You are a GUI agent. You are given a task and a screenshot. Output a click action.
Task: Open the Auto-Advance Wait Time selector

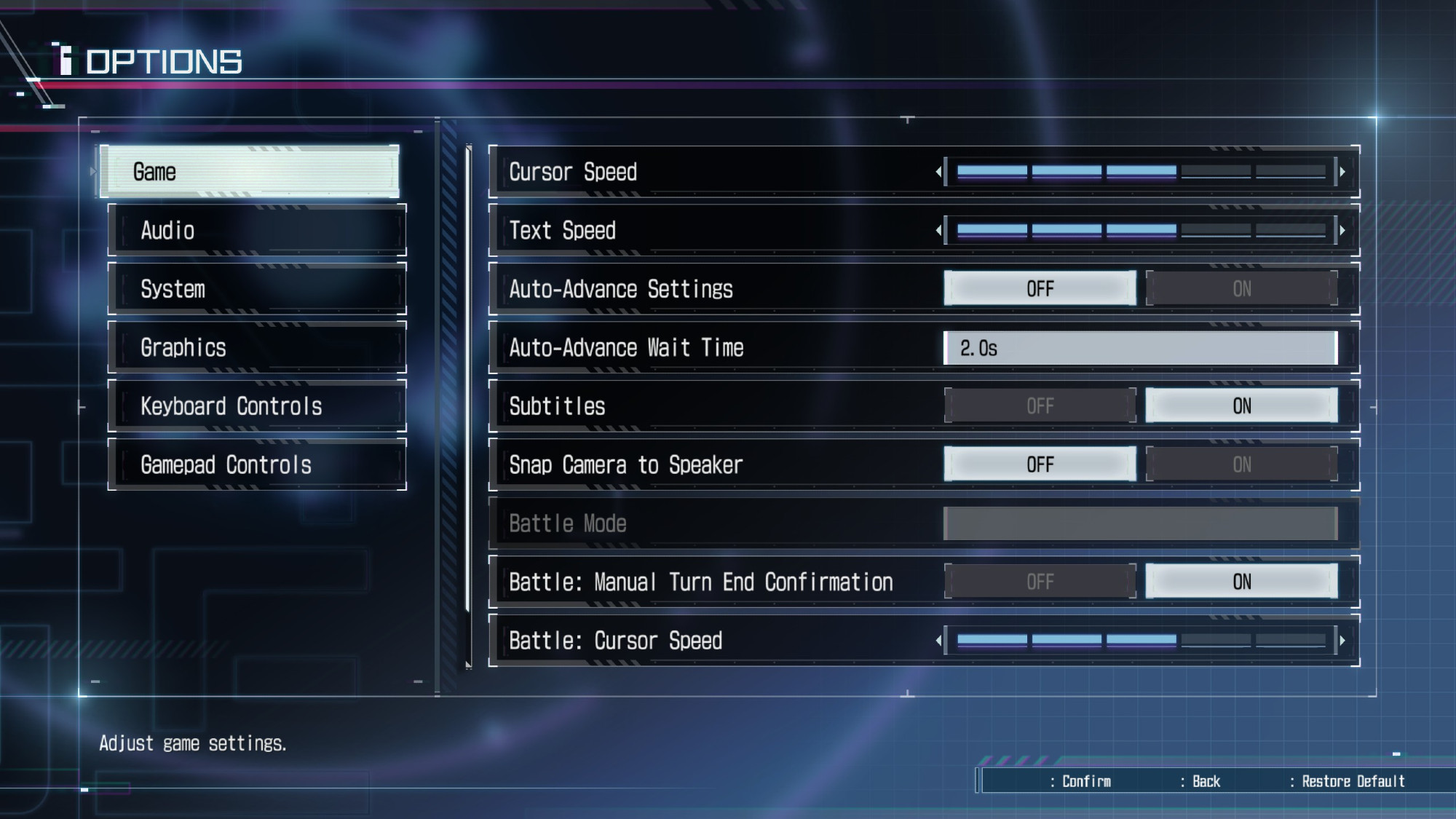(x=1140, y=348)
